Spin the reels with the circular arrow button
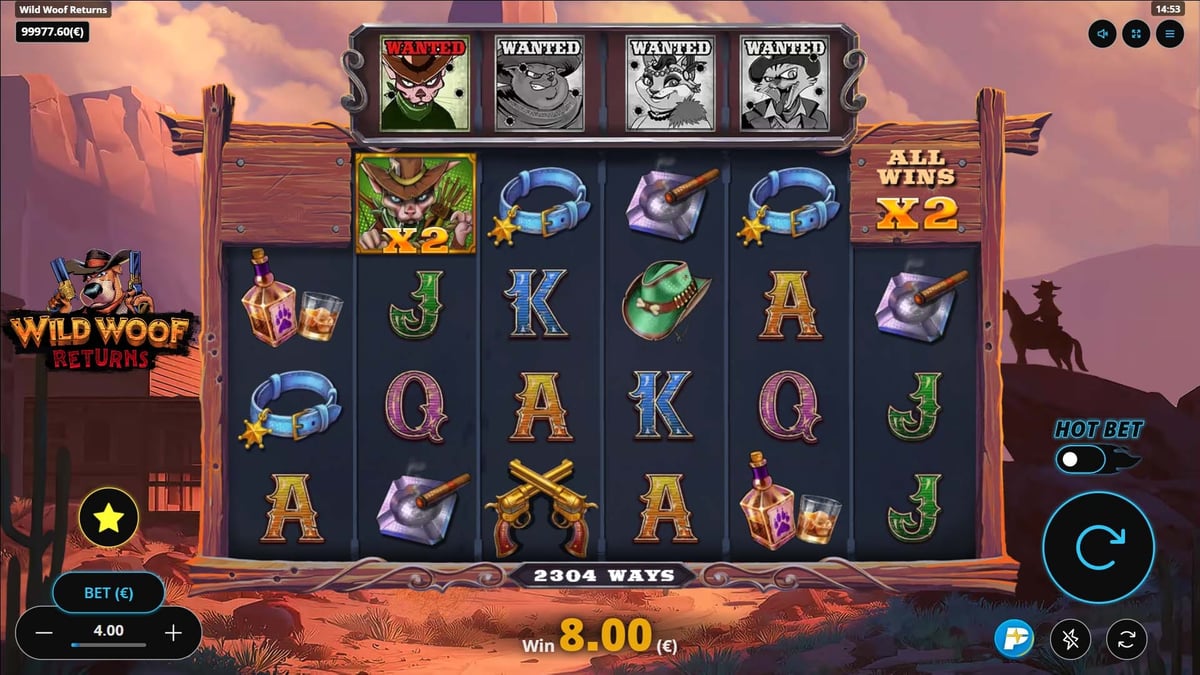 (x=1098, y=546)
